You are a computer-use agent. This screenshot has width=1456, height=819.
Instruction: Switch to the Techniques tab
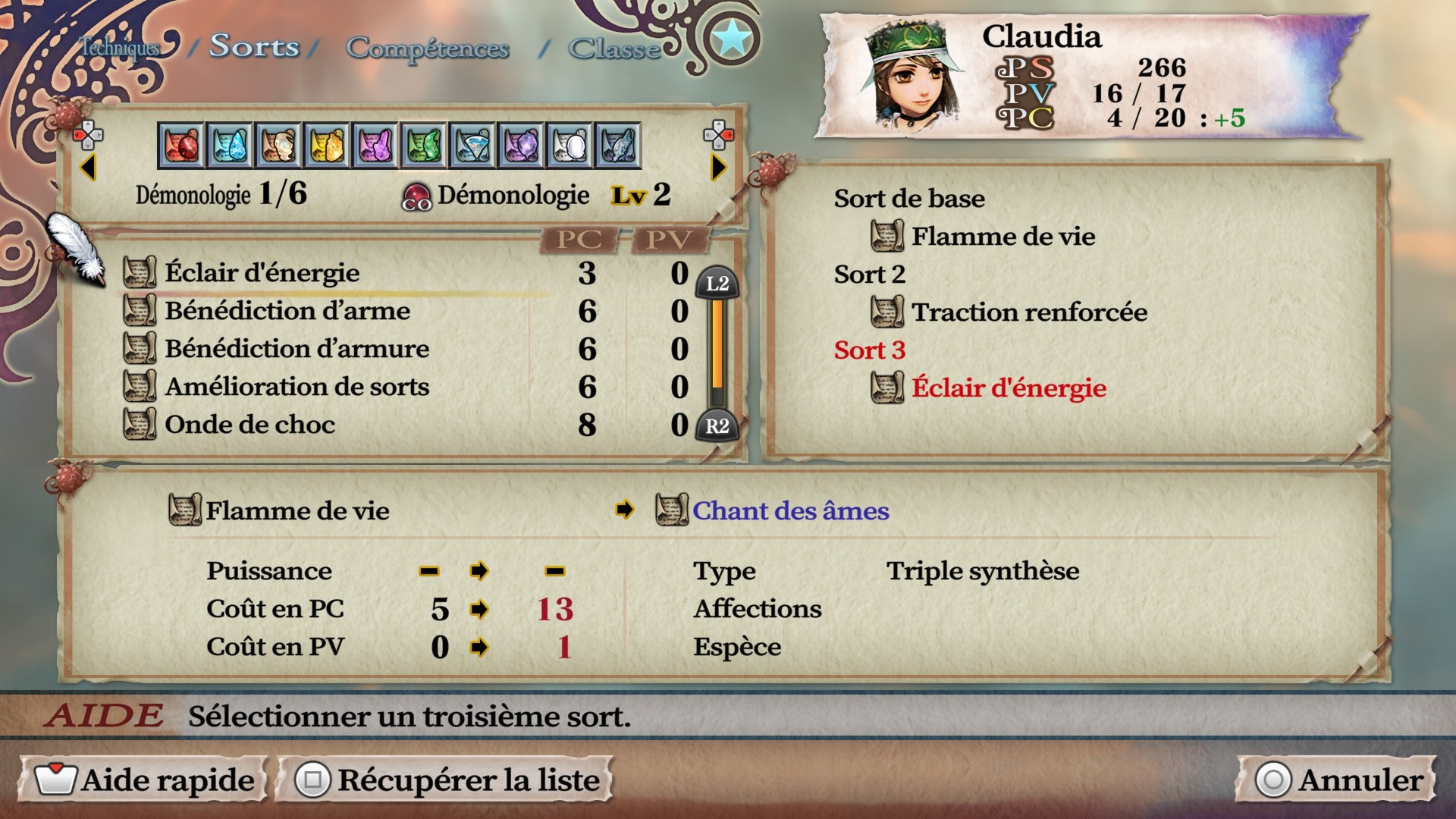point(120,48)
